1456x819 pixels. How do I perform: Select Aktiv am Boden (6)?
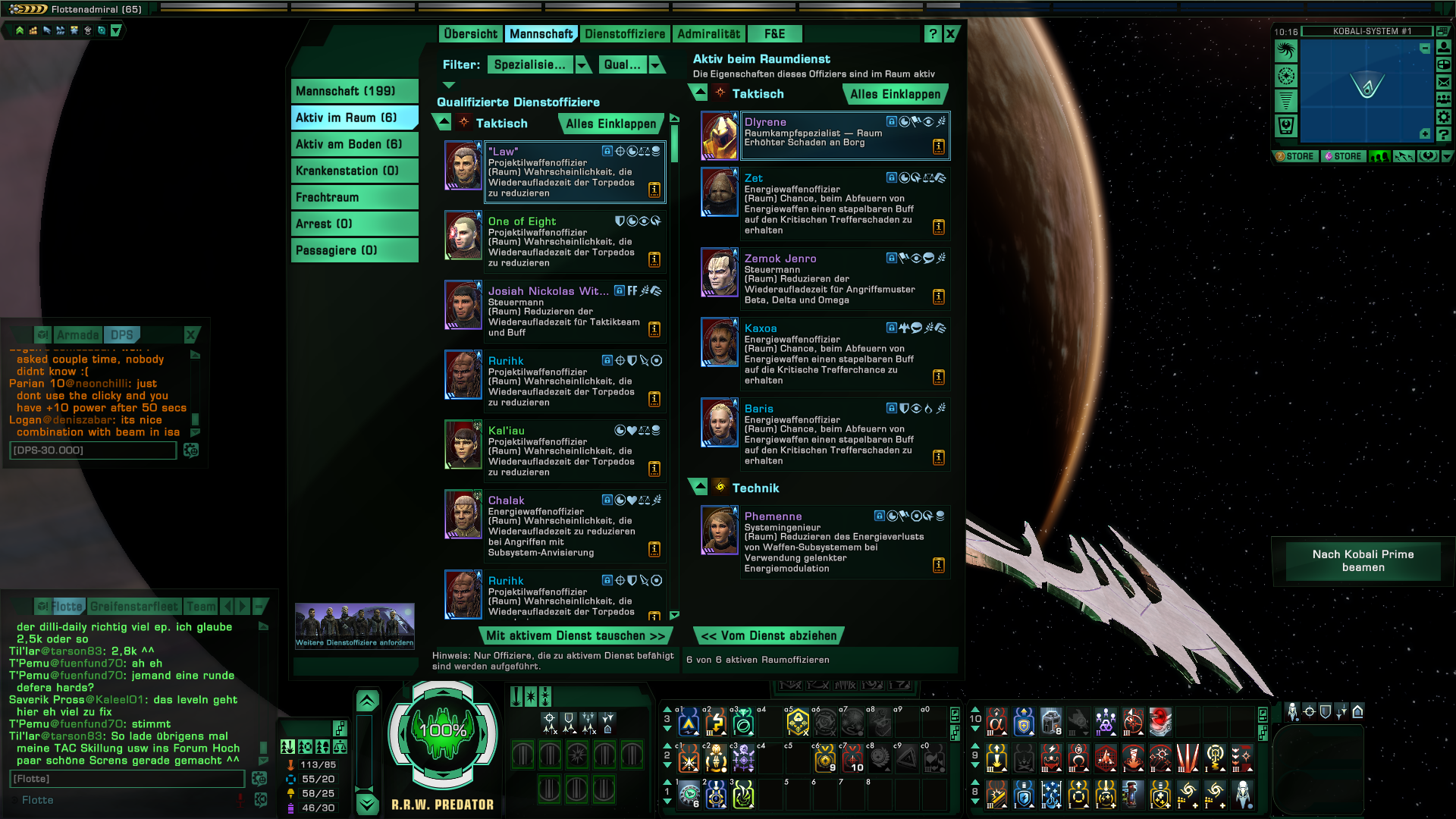pyautogui.click(x=354, y=144)
